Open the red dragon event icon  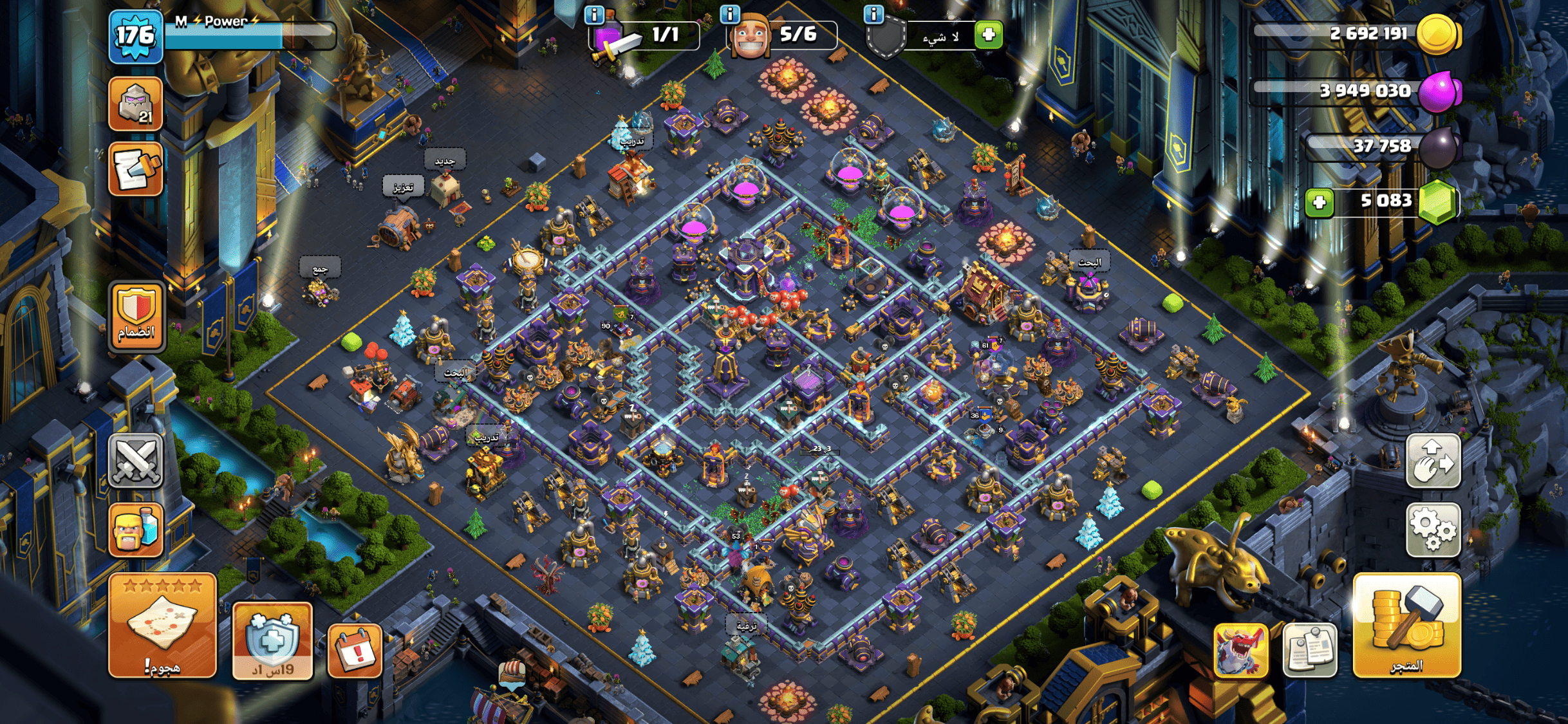click(1240, 650)
